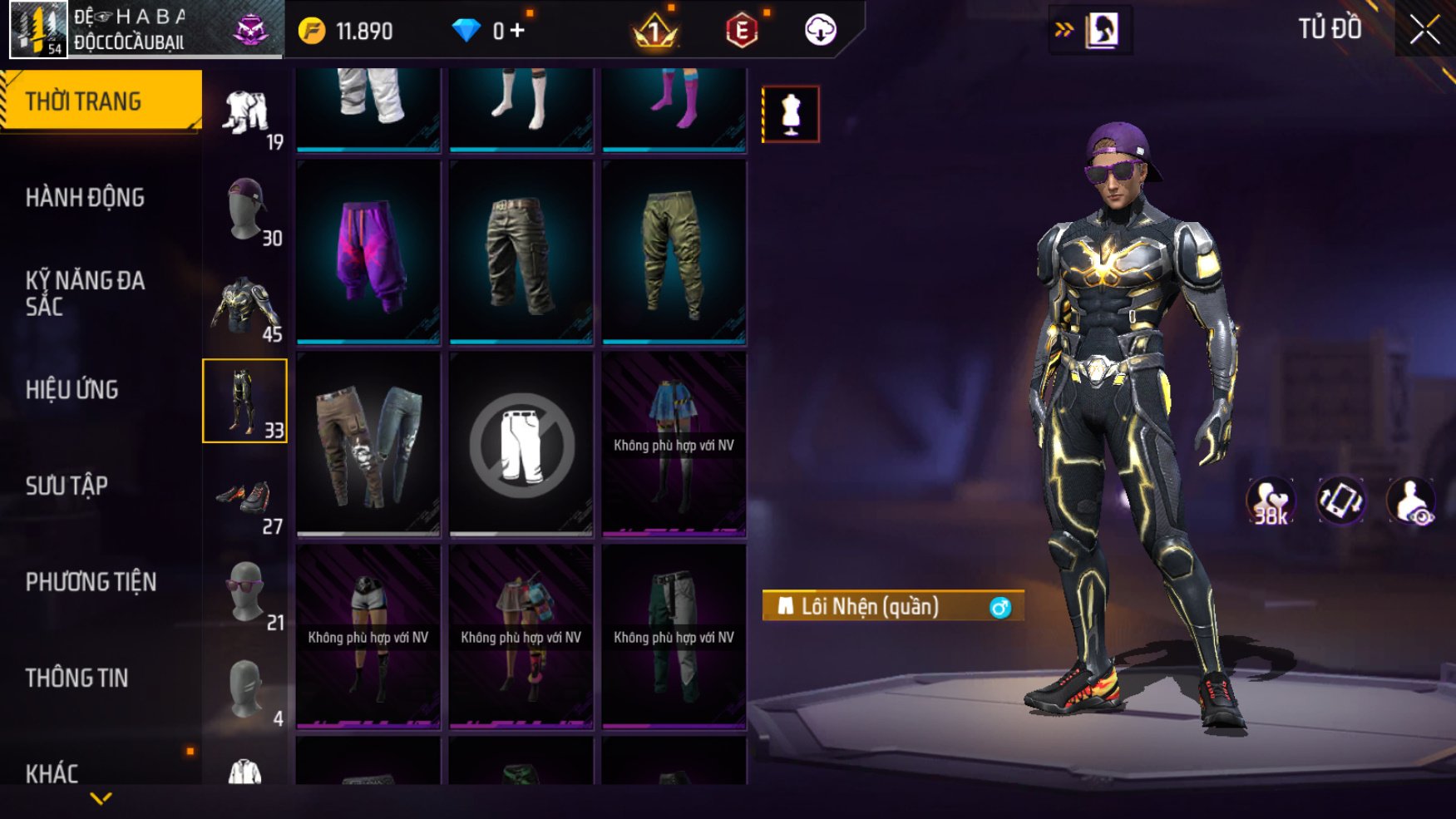The width and height of the screenshot is (1456, 819).
Task: Open the Hành Động menu section
Action: coord(85,198)
